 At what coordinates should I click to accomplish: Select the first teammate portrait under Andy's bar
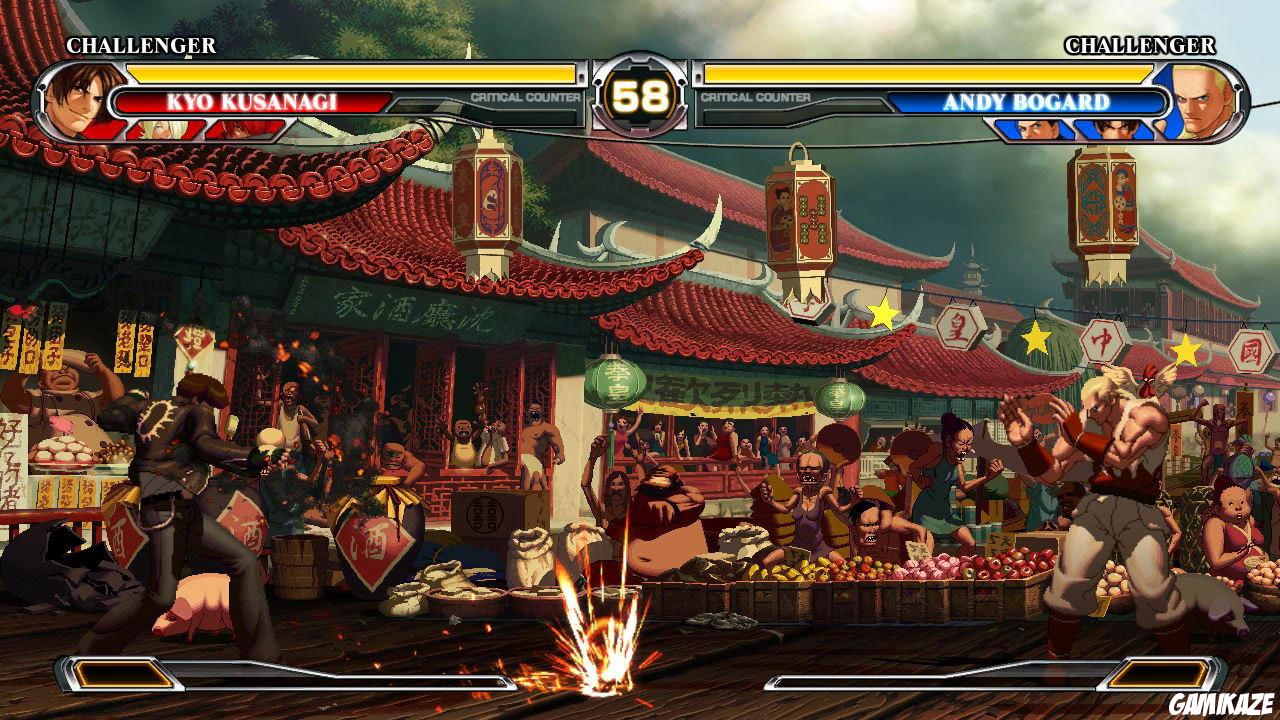(1037, 126)
